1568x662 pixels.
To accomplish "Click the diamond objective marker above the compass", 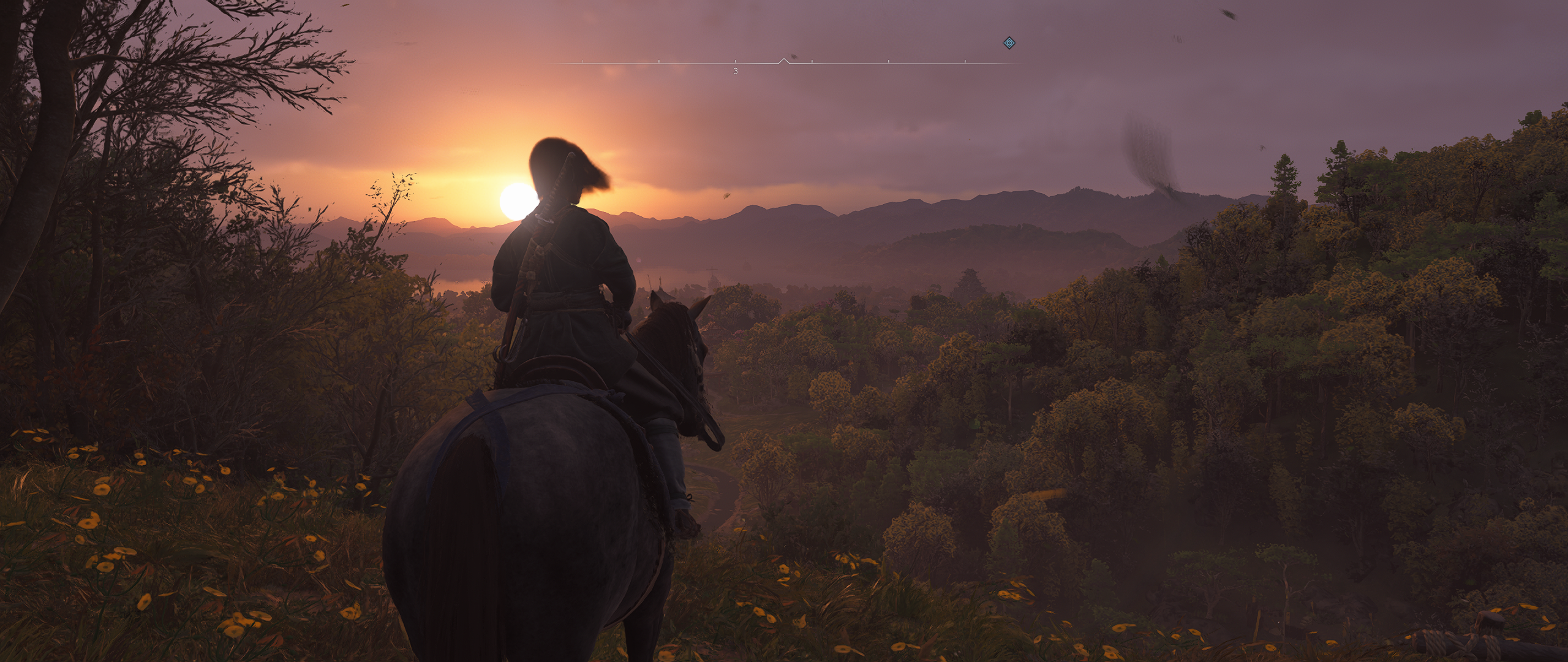I will coord(1009,43).
